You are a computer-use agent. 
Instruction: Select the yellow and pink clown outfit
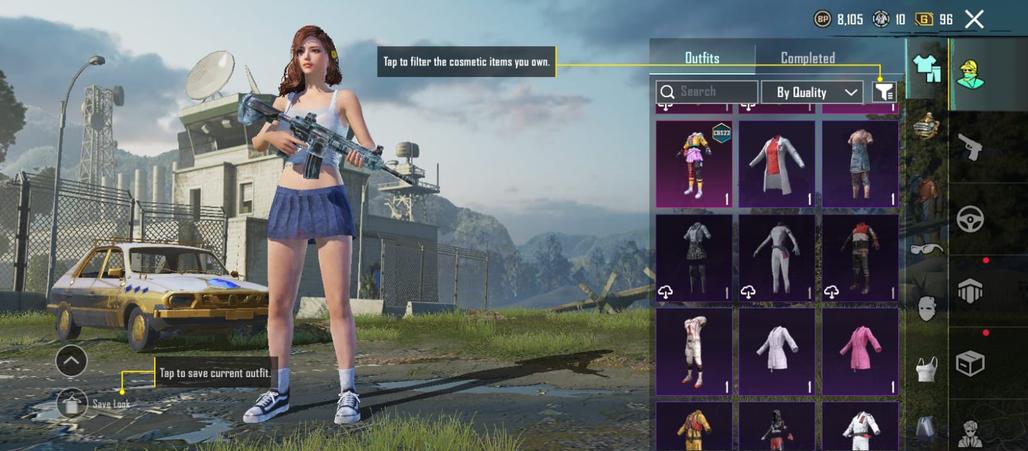tap(694, 164)
